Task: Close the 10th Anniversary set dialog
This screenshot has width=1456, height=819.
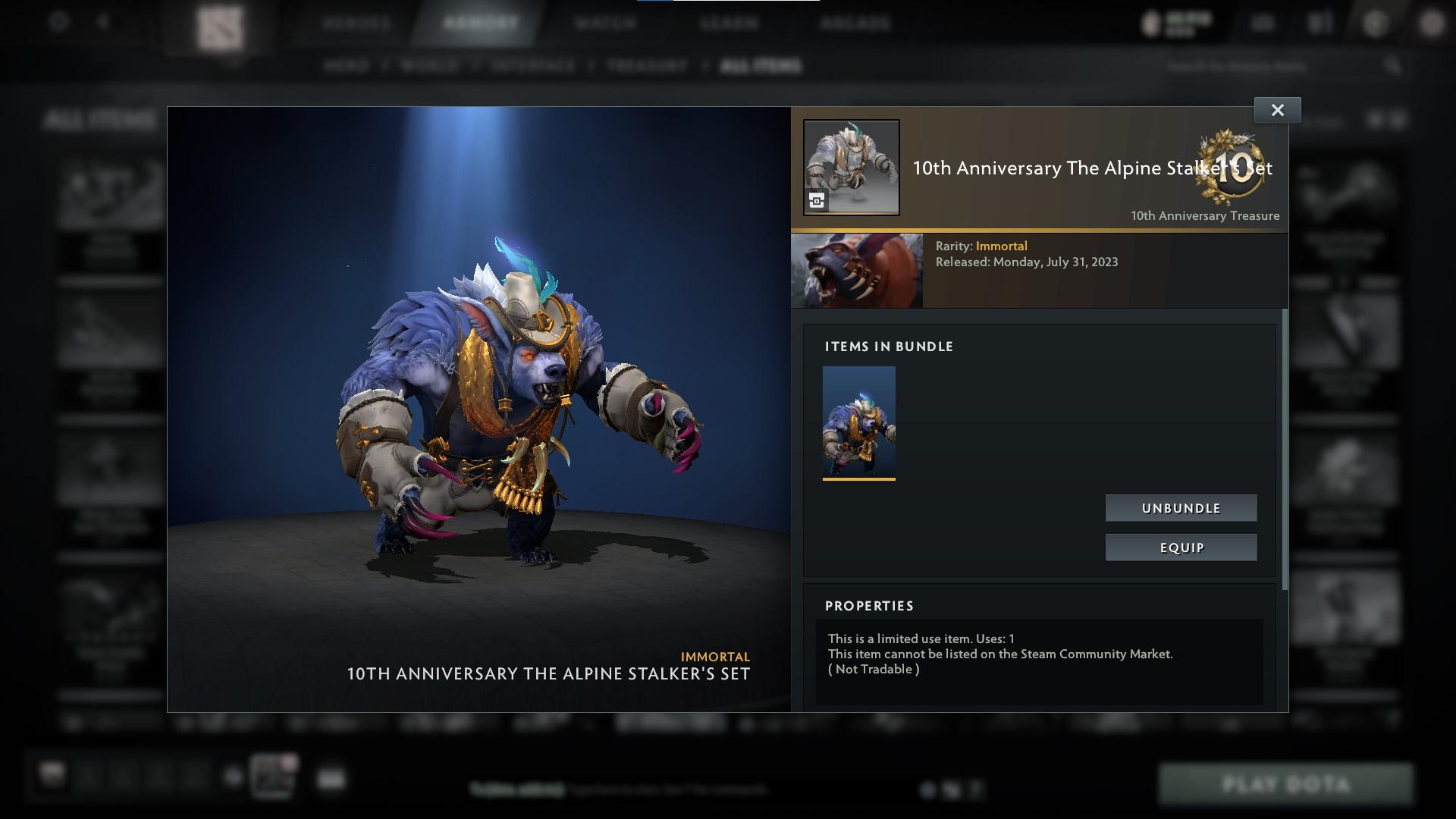Action: [1277, 109]
